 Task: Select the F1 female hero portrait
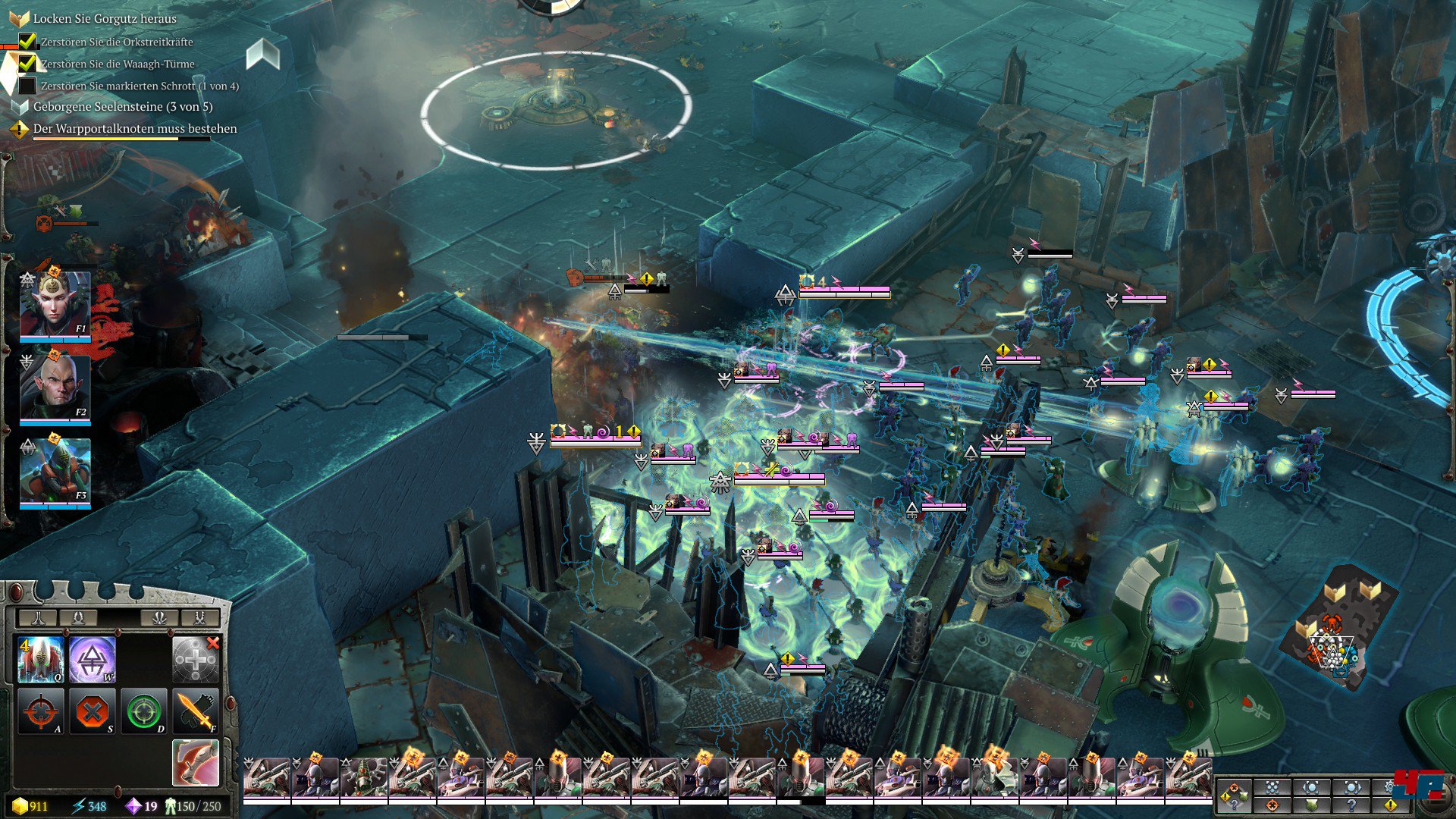coord(55,305)
